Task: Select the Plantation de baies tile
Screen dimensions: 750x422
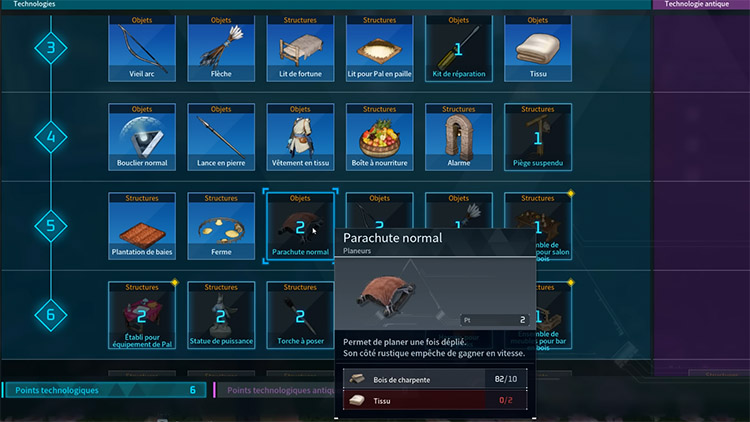Action: coord(142,226)
